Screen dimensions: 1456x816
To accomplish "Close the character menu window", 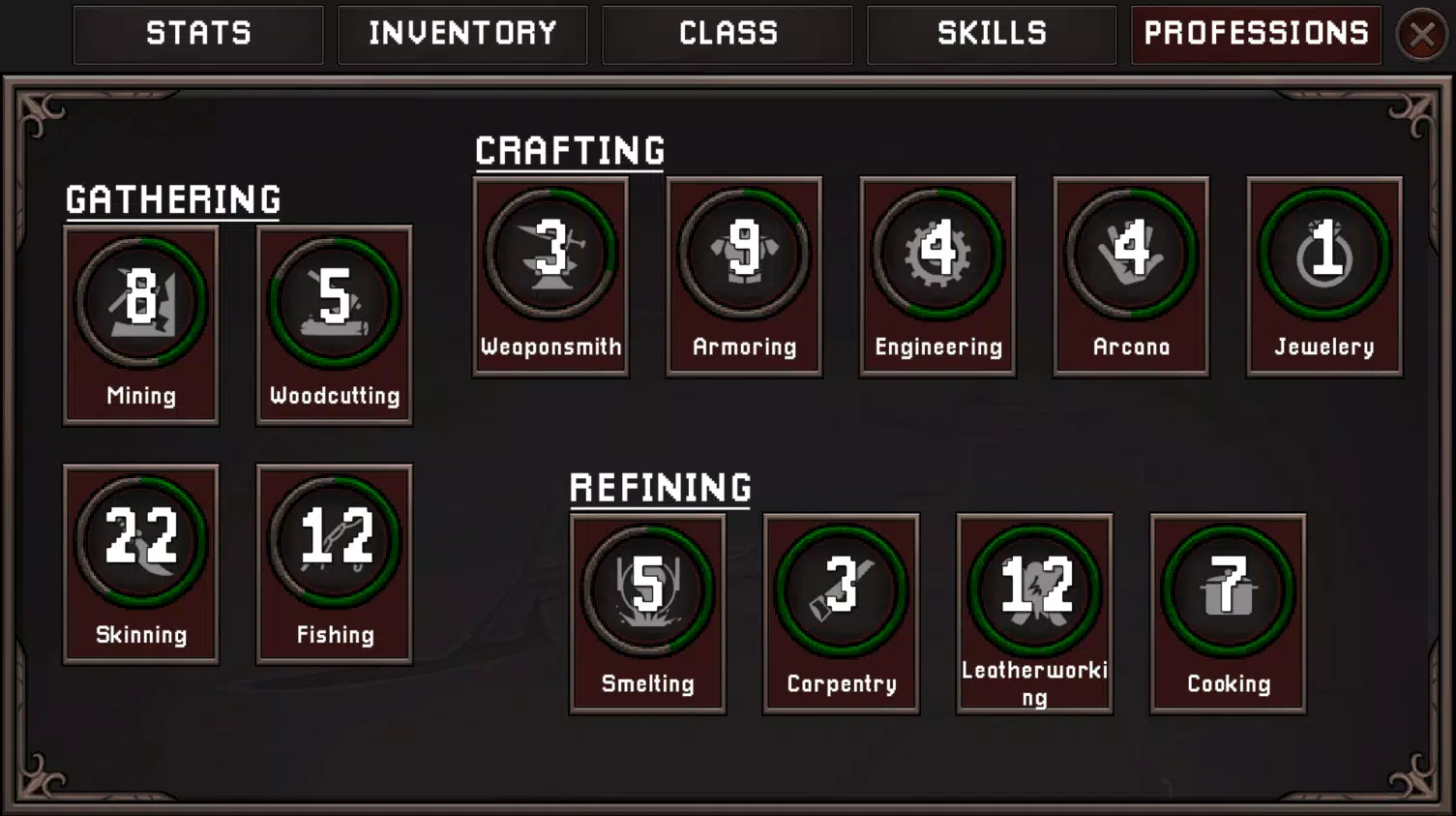I will 1422,35.
